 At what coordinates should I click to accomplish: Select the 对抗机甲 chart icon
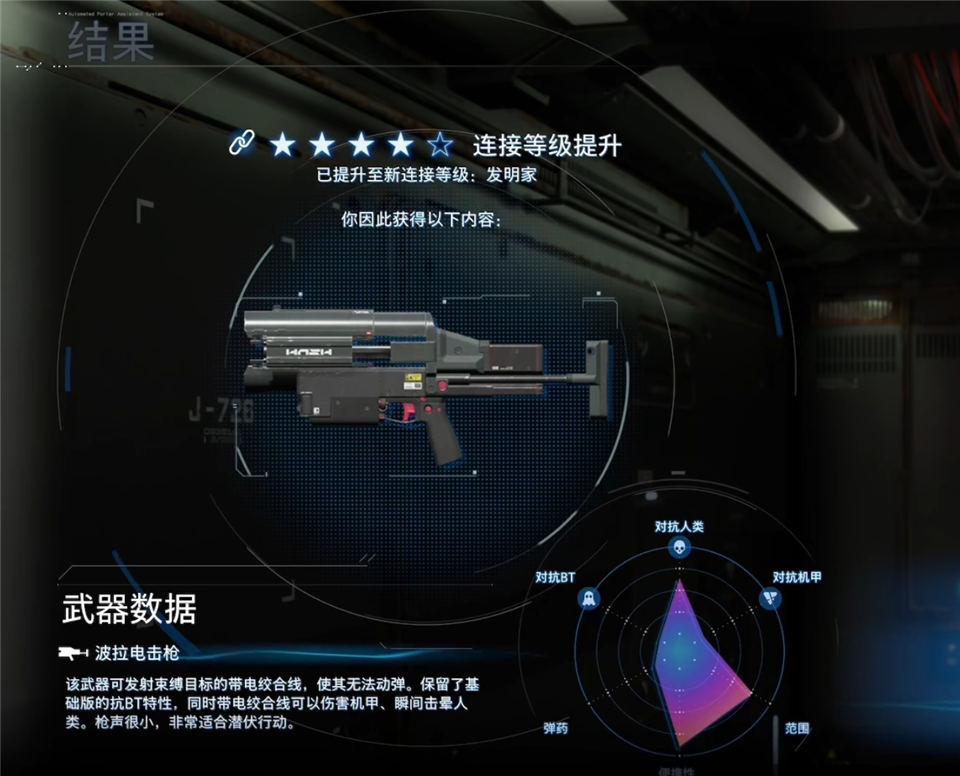click(x=770, y=599)
